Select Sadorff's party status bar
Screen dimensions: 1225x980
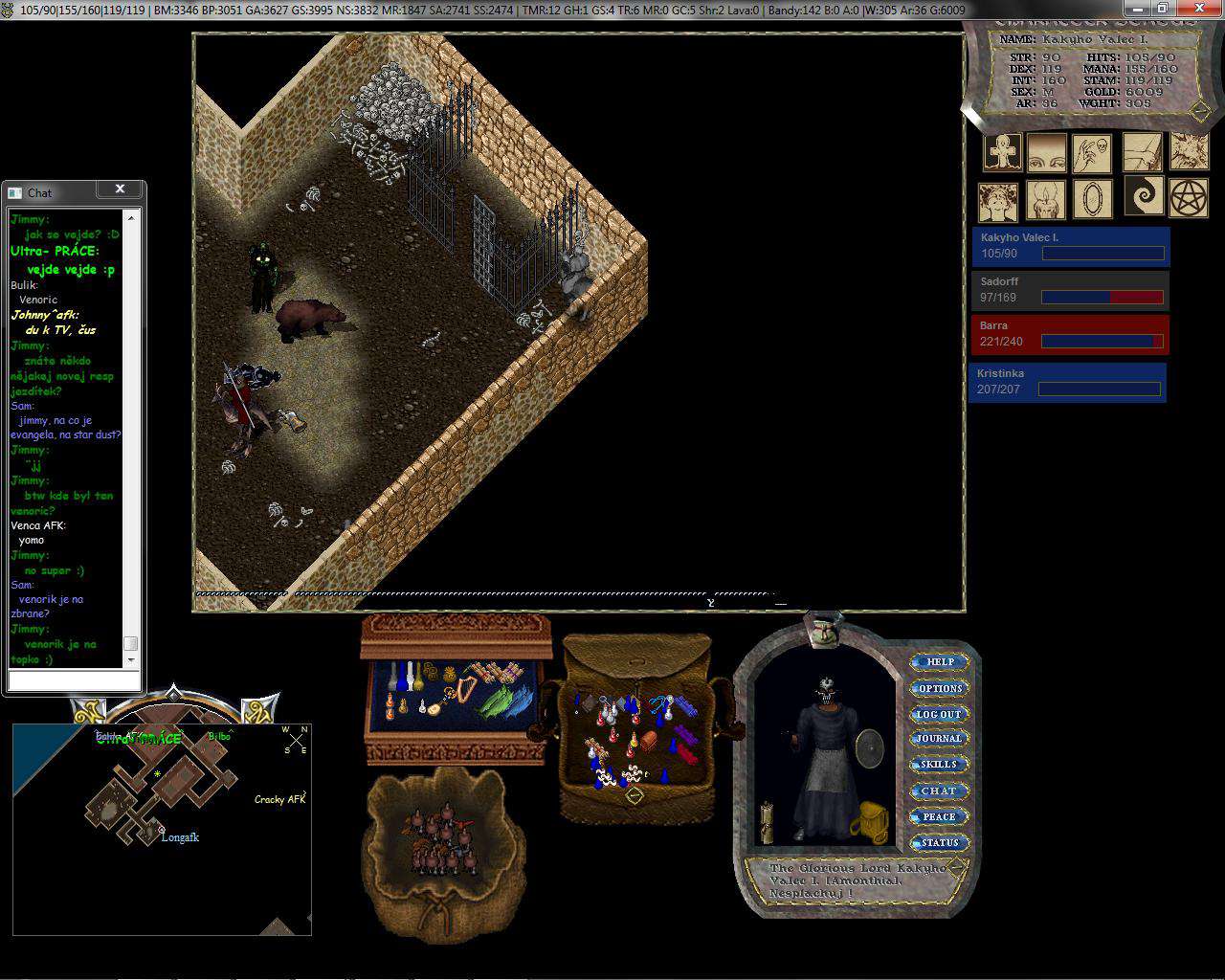(x=1069, y=290)
